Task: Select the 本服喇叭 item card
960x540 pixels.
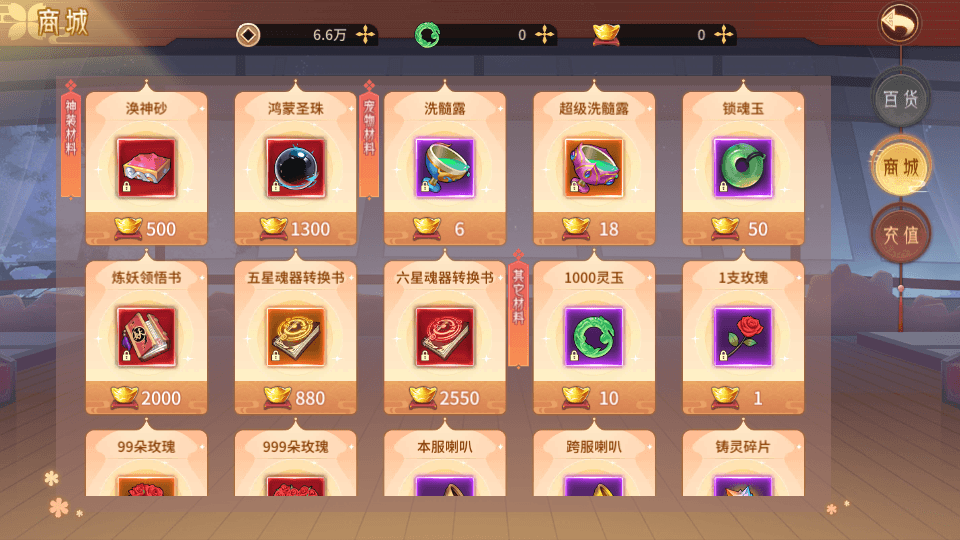Action: 445,465
